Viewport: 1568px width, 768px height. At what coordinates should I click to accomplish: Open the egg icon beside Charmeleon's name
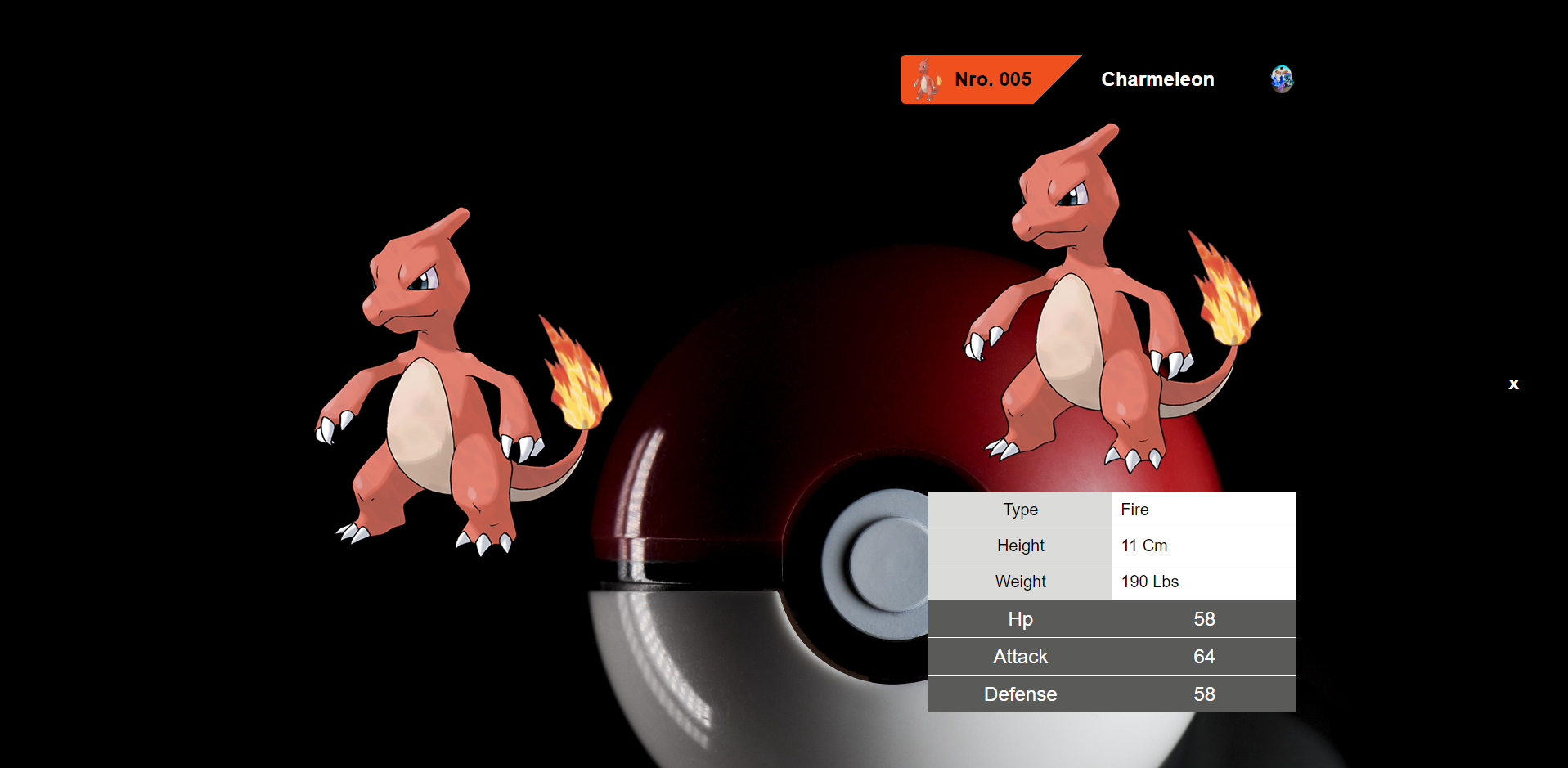pyautogui.click(x=1281, y=79)
